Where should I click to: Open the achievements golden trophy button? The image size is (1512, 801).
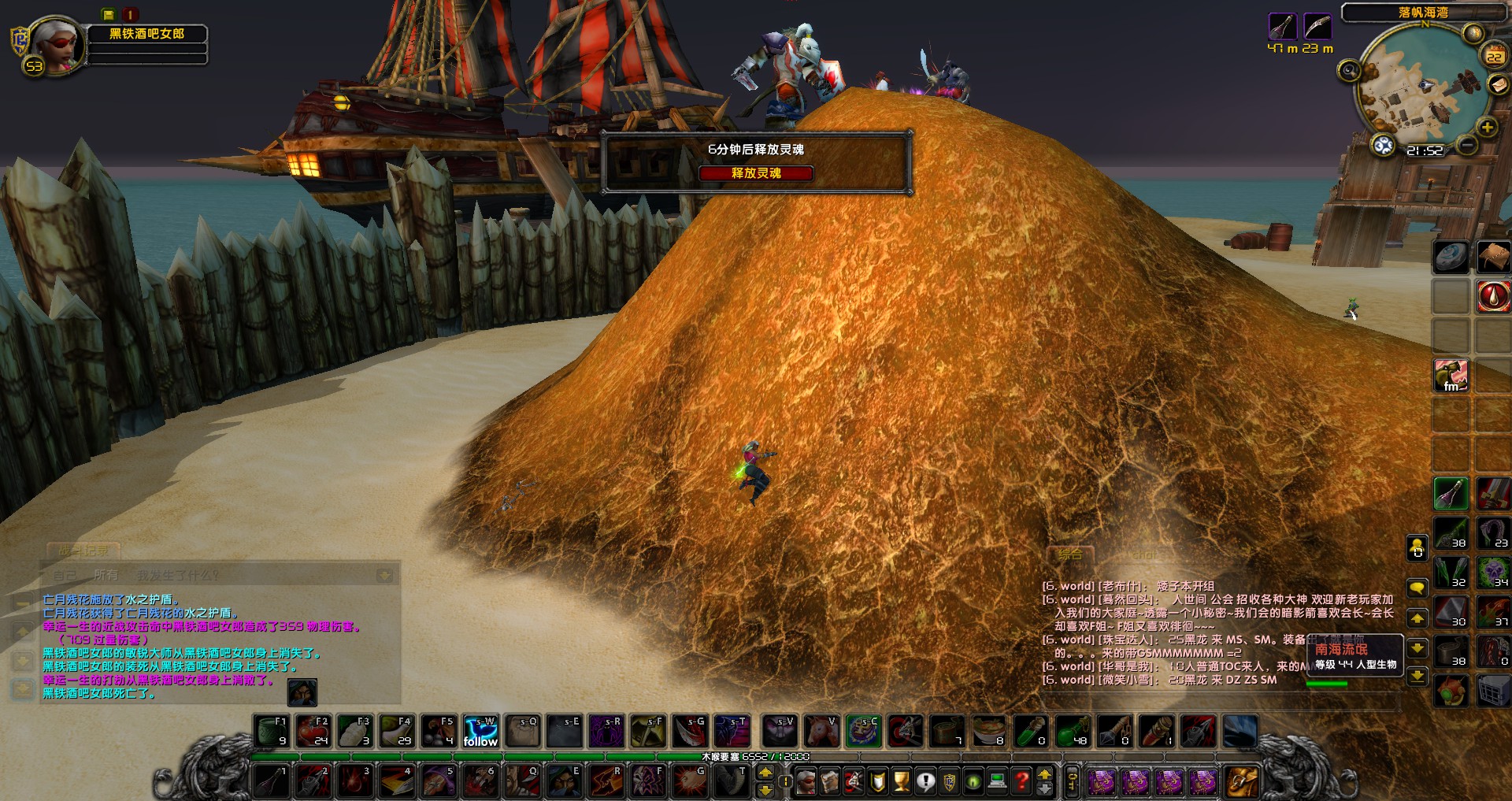pyautogui.click(x=902, y=781)
